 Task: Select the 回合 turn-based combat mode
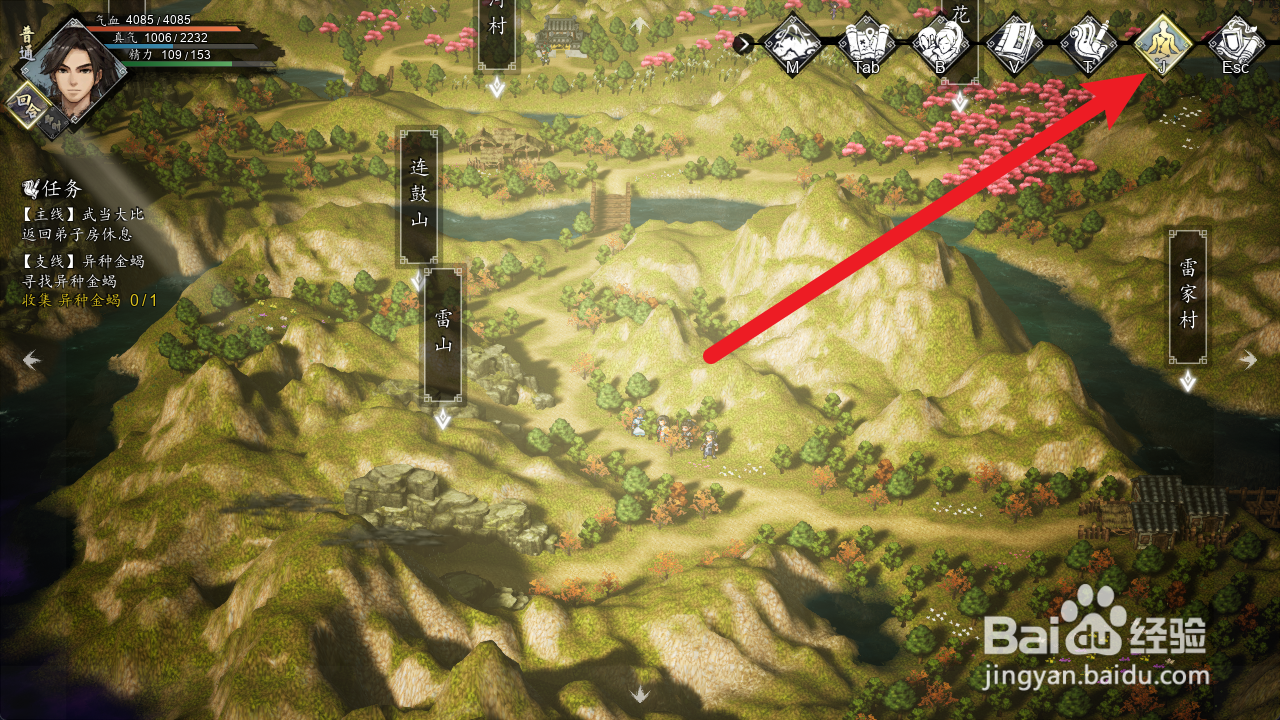[26, 105]
